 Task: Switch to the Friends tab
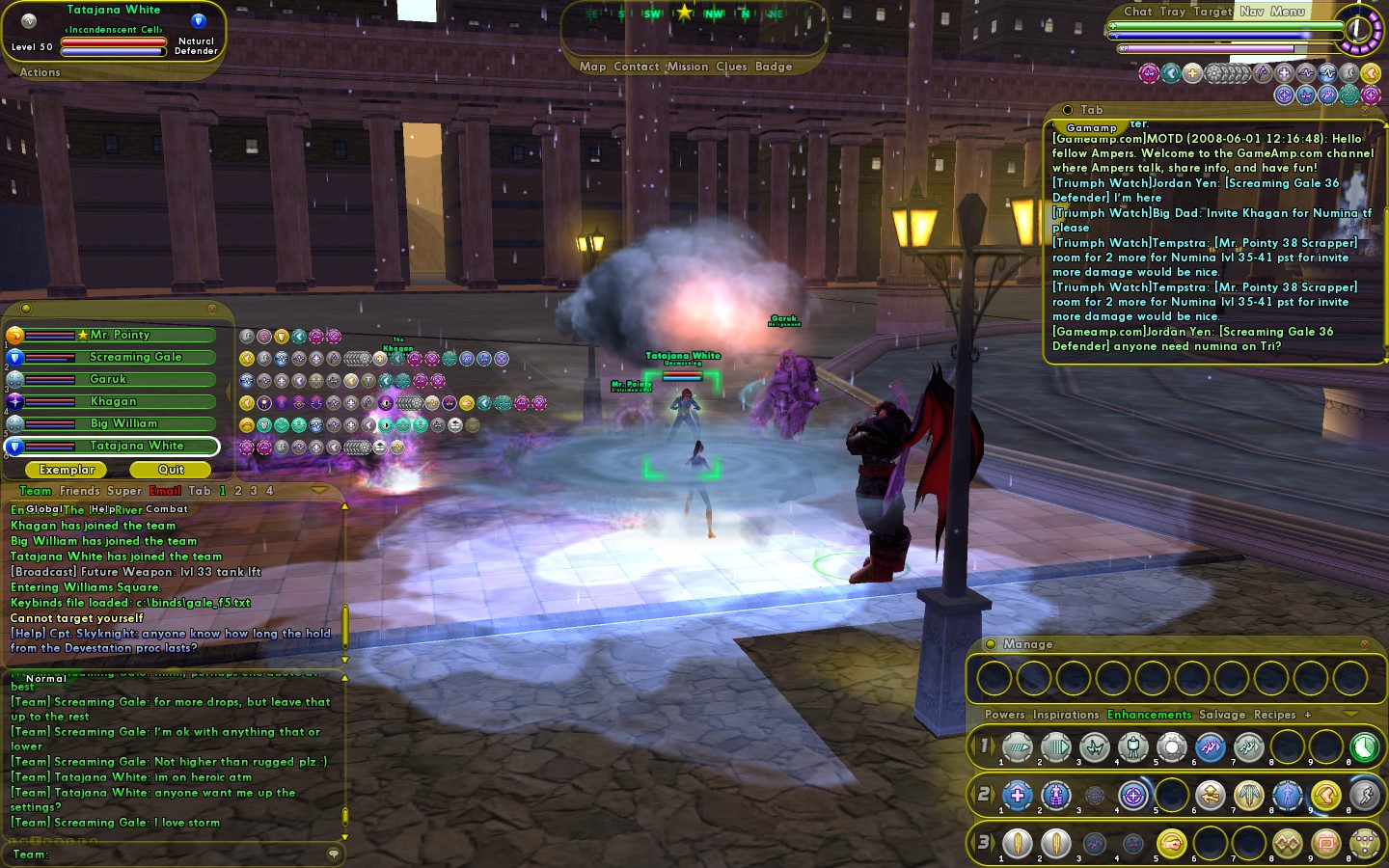coord(79,491)
